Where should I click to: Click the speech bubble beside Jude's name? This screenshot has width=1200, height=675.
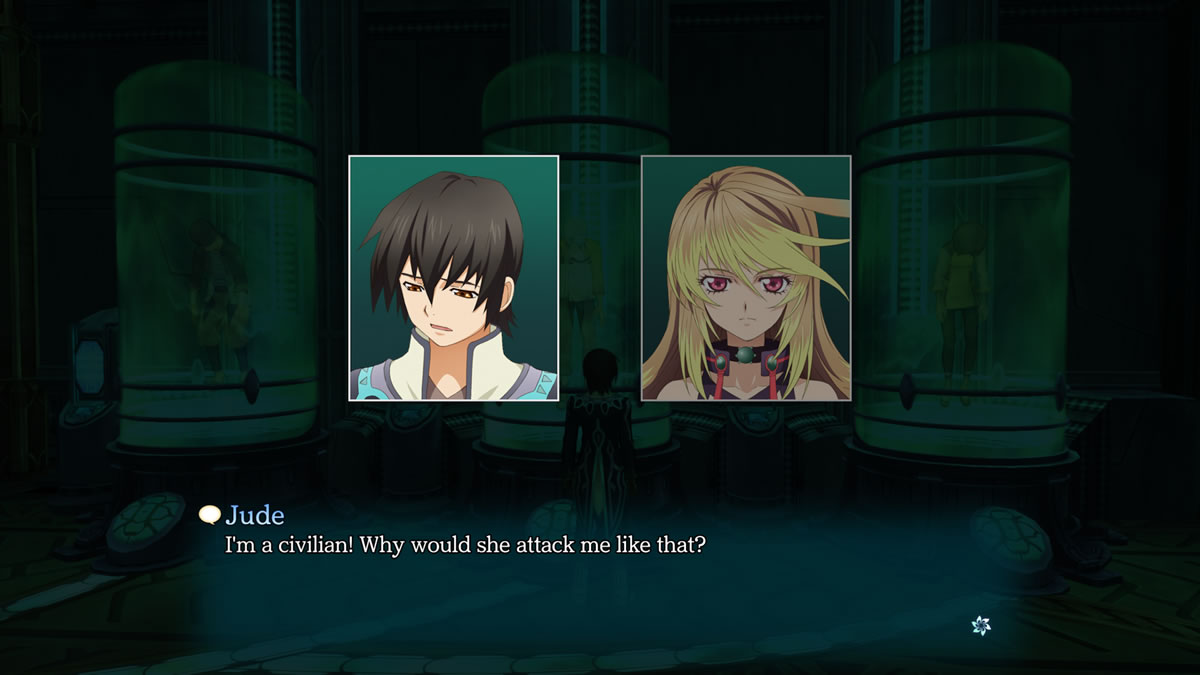[210, 515]
